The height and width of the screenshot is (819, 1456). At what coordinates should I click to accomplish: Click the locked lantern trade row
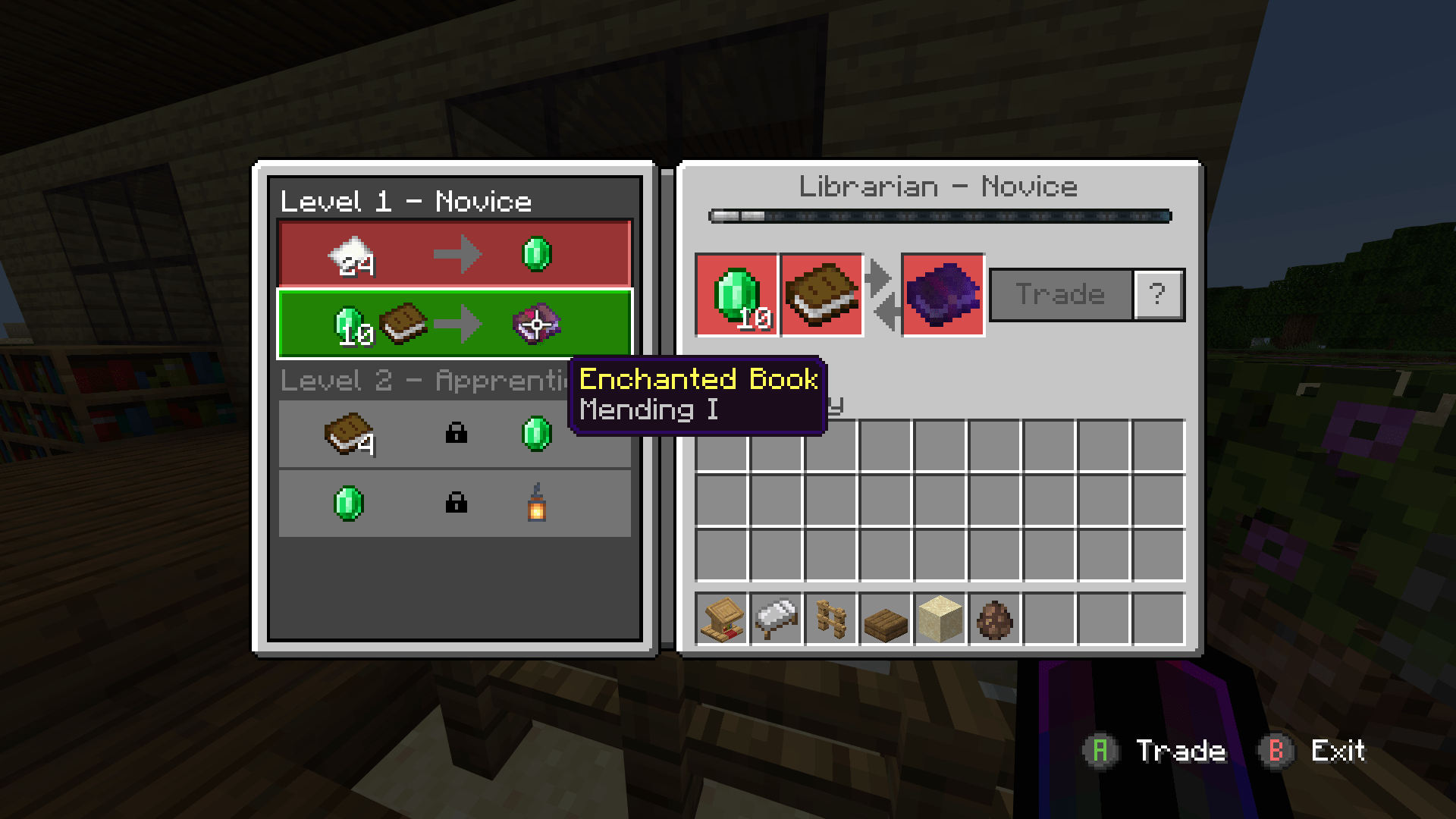click(x=455, y=503)
